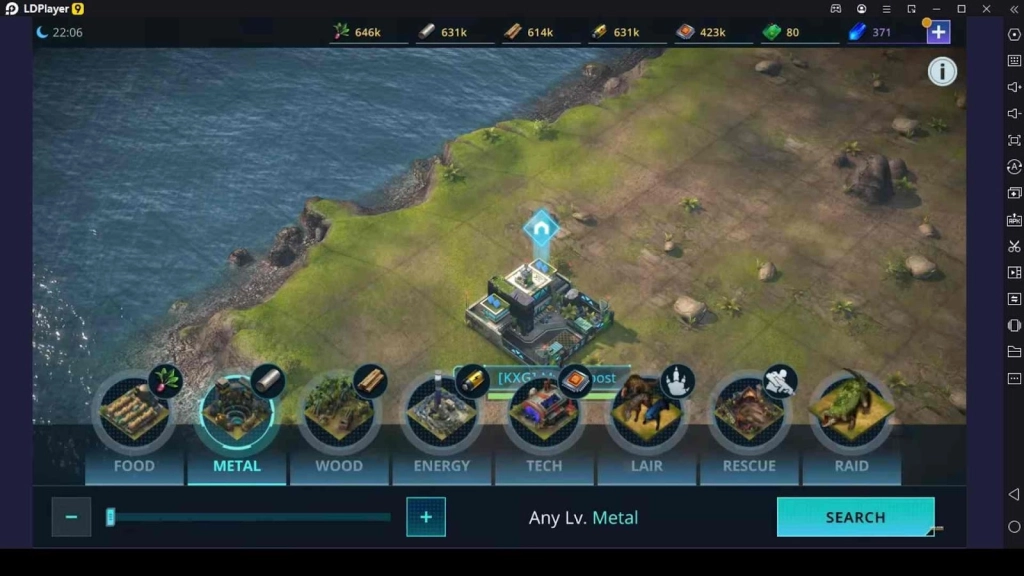The image size is (1024, 576).
Task: Click the search level slider track
Action: [250, 517]
